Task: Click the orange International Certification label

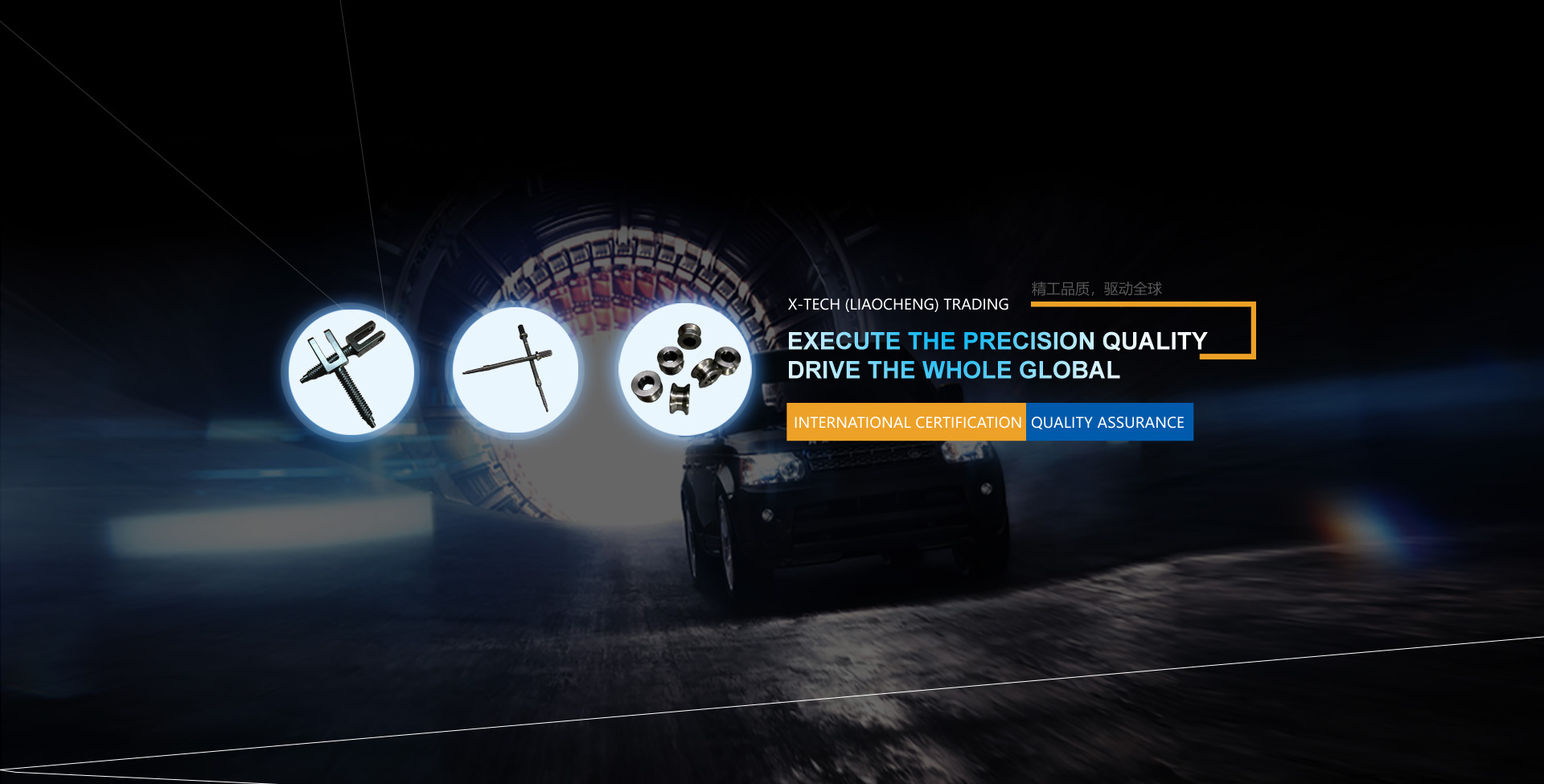Action: point(906,422)
